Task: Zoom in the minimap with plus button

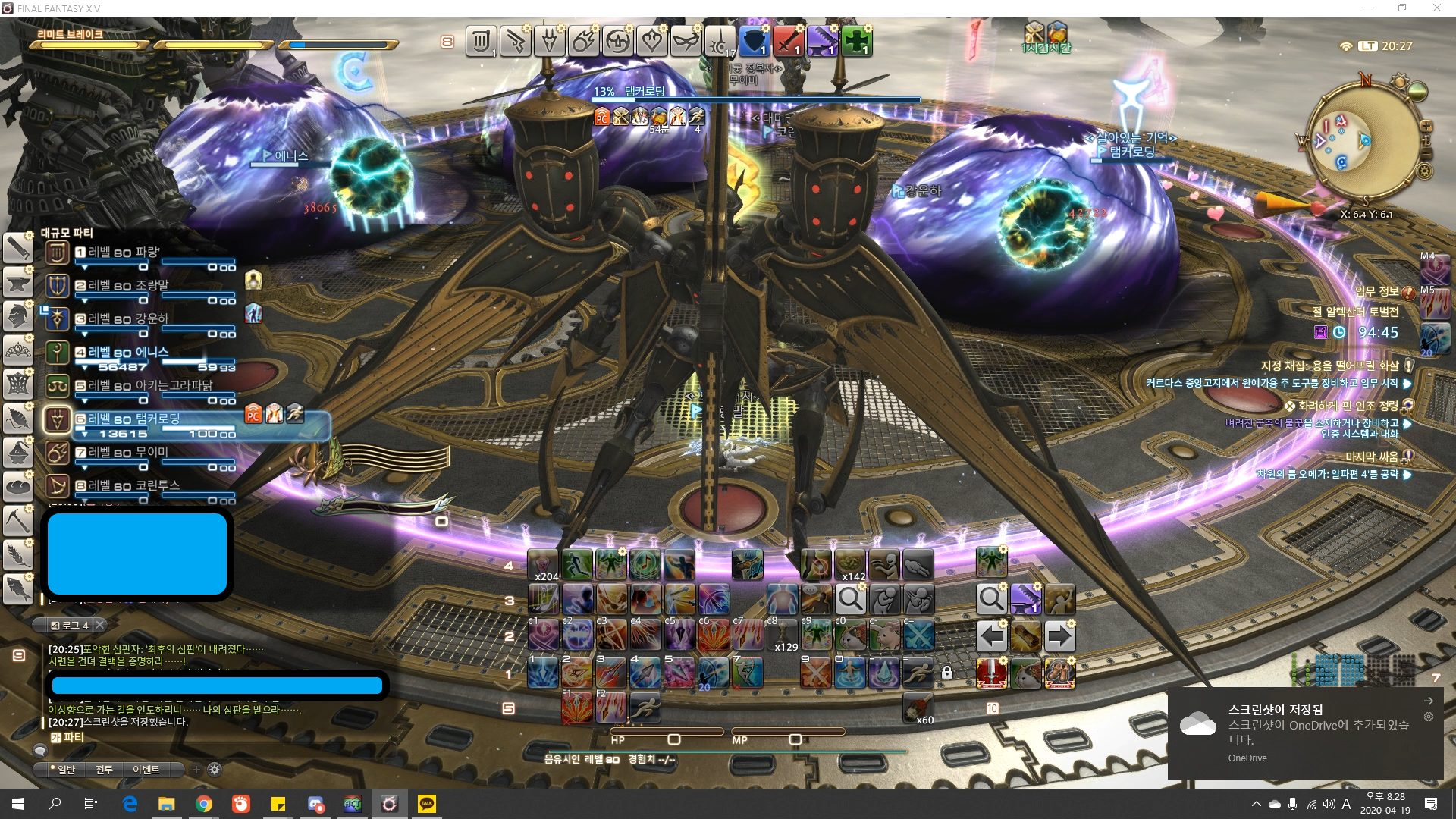Action: tap(1426, 125)
